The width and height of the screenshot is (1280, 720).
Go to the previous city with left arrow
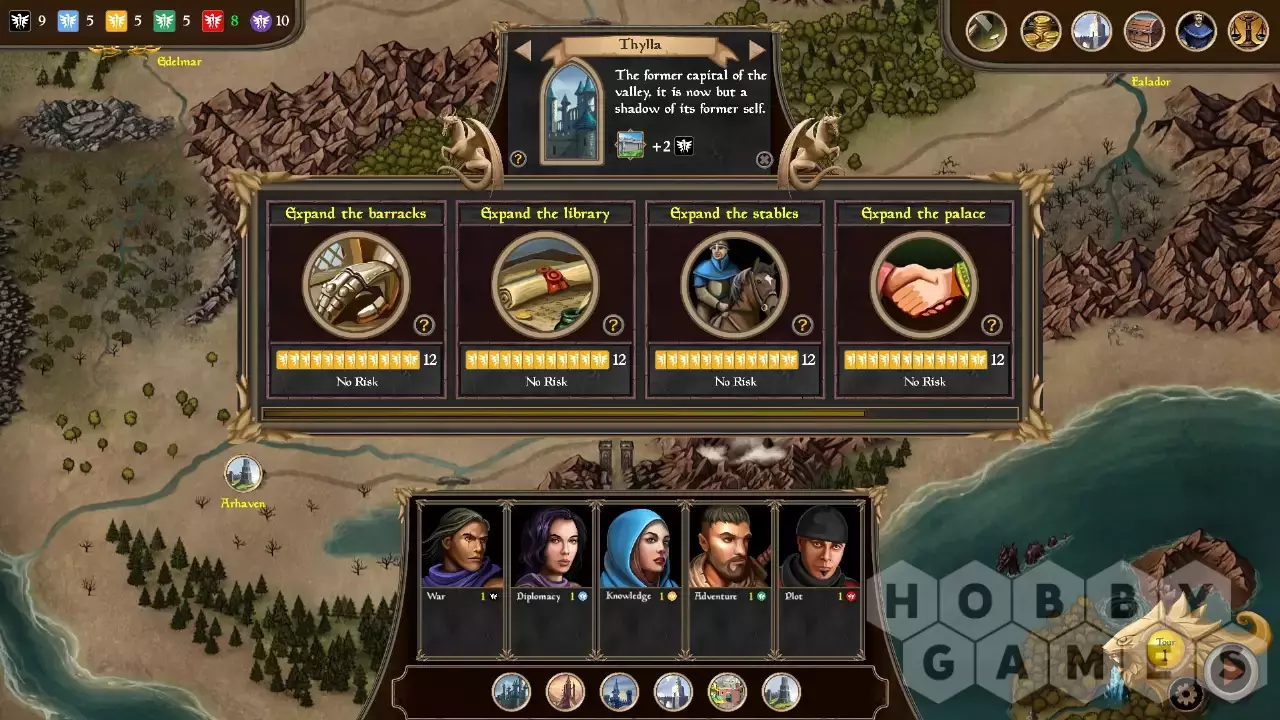pos(523,50)
